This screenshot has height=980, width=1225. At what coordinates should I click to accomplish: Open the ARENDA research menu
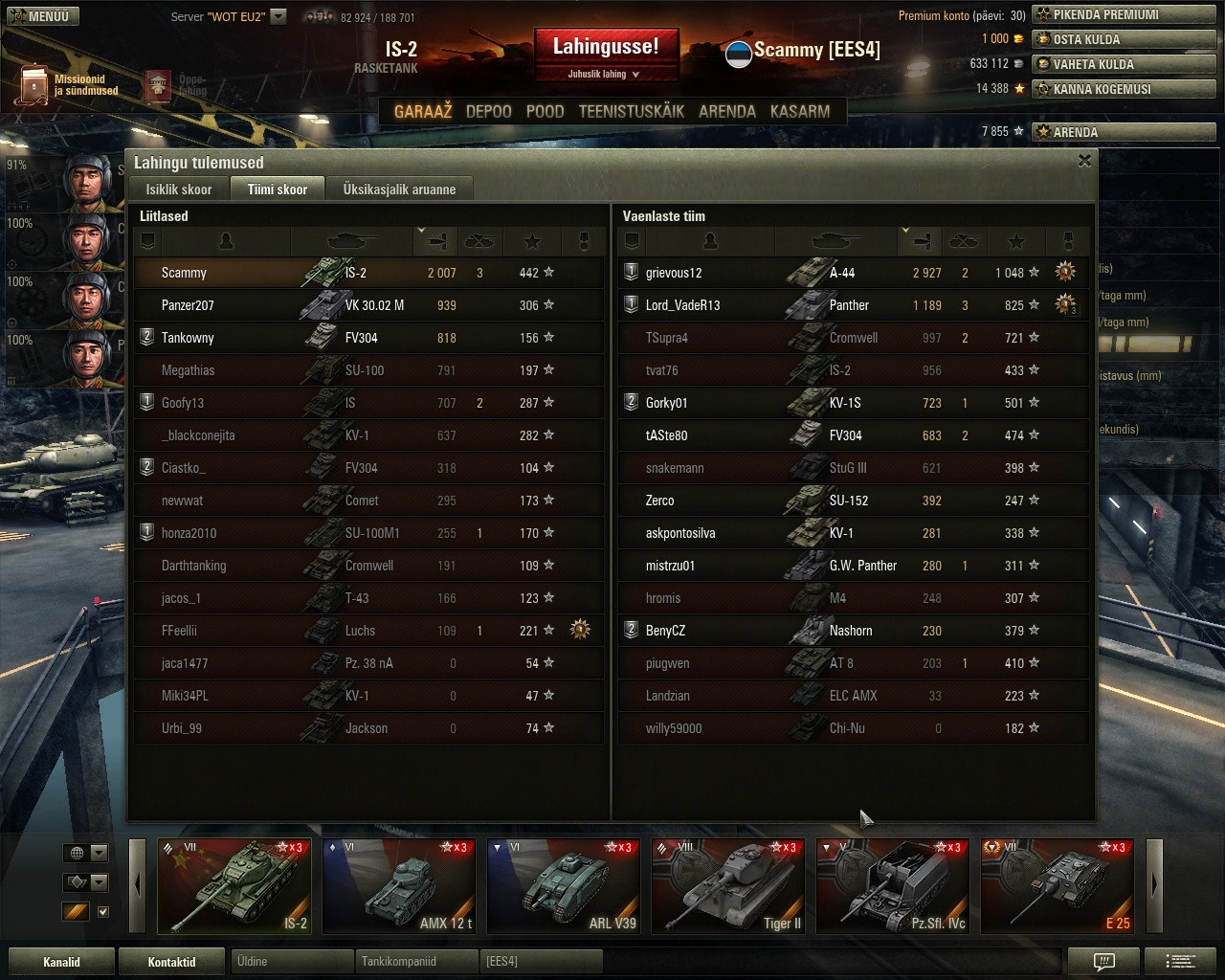726,111
